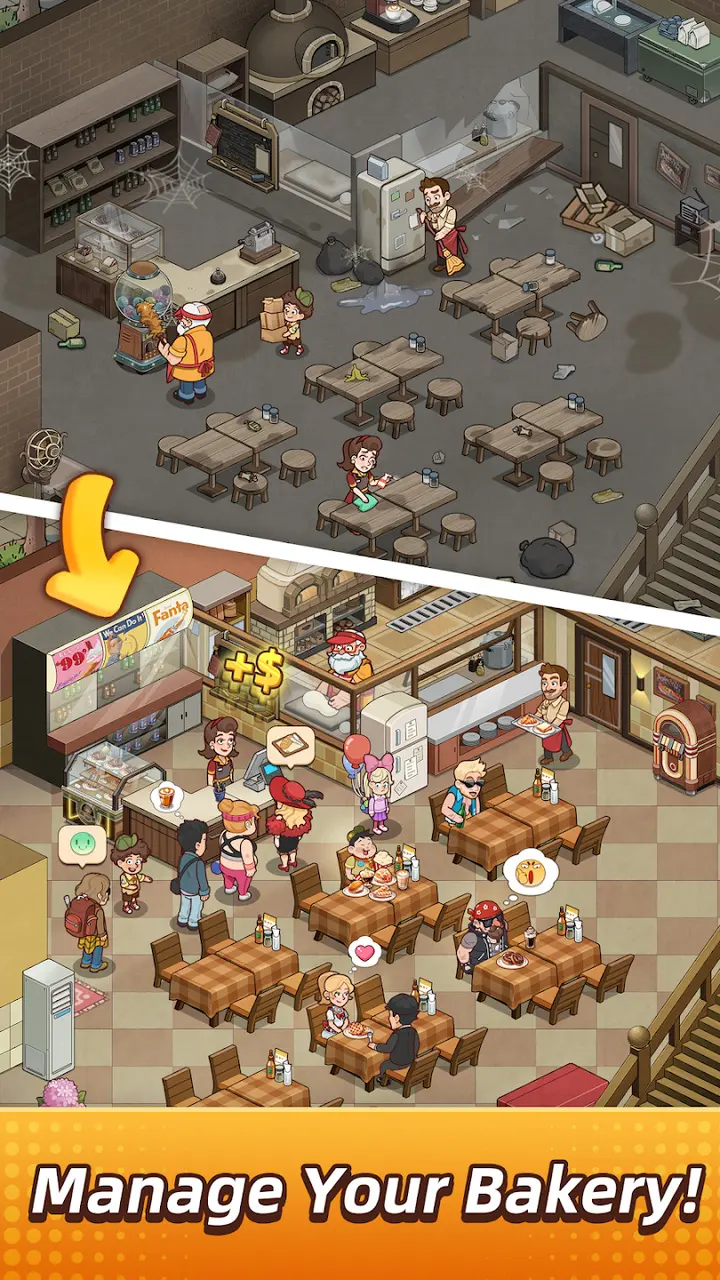This screenshot has height=1280, width=720.
Task: Tap the green smiley face bubble
Action: [82, 845]
